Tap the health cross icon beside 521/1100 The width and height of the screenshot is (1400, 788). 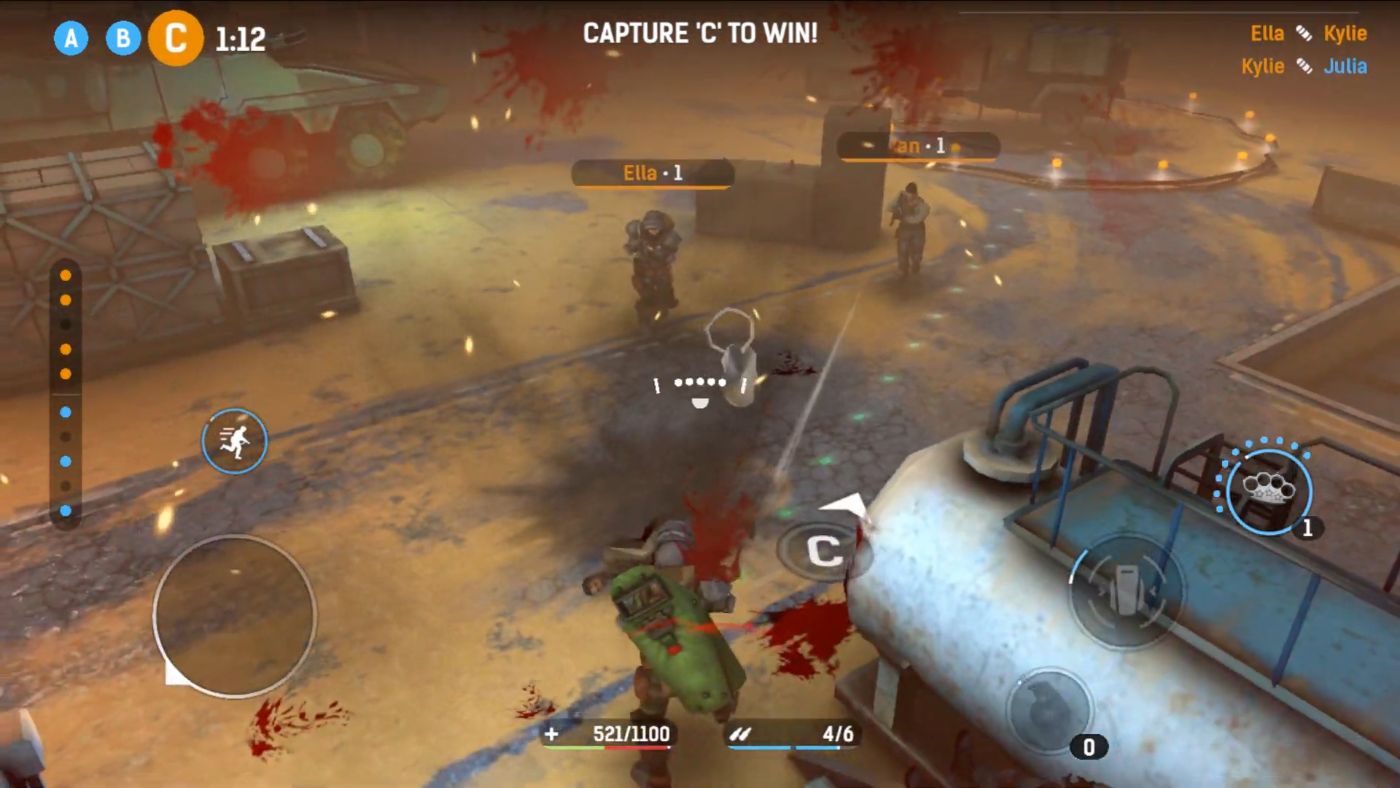click(x=549, y=733)
